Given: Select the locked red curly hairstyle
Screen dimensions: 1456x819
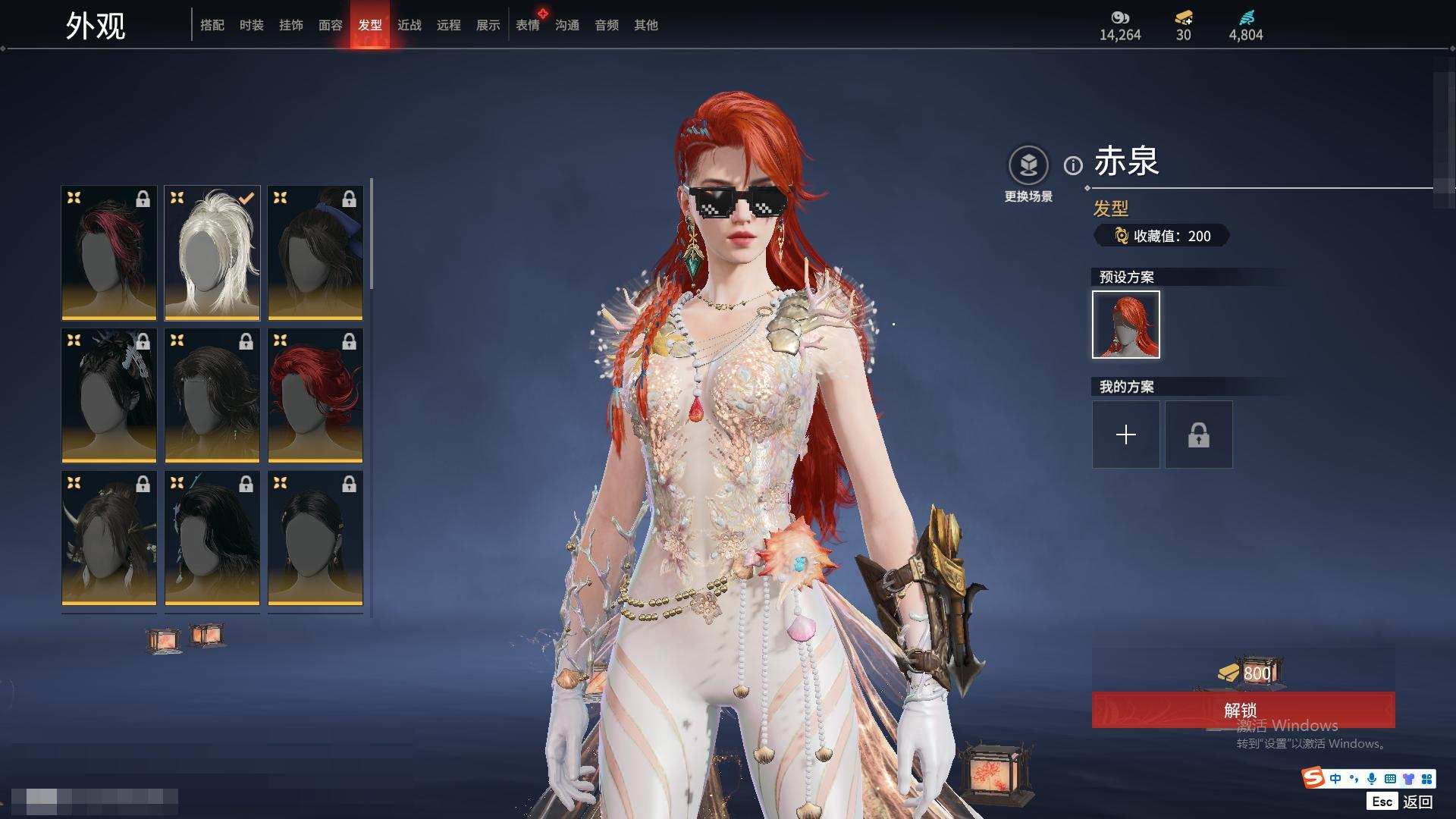Looking at the screenshot, I should click(x=315, y=395).
